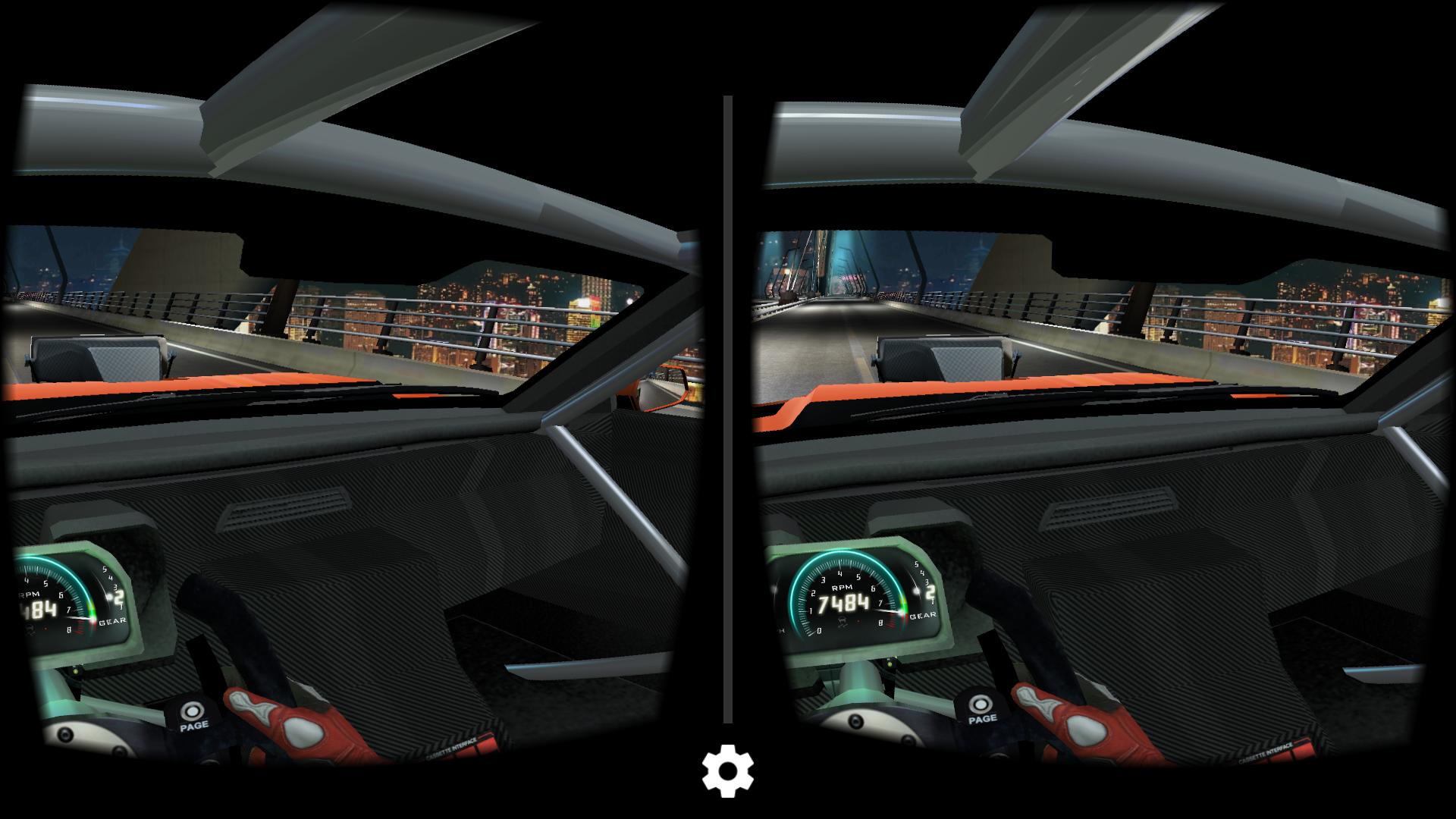This screenshot has height=819, width=1456.
Task: Click the GEAR indicator showing 2
Action: point(930,592)
